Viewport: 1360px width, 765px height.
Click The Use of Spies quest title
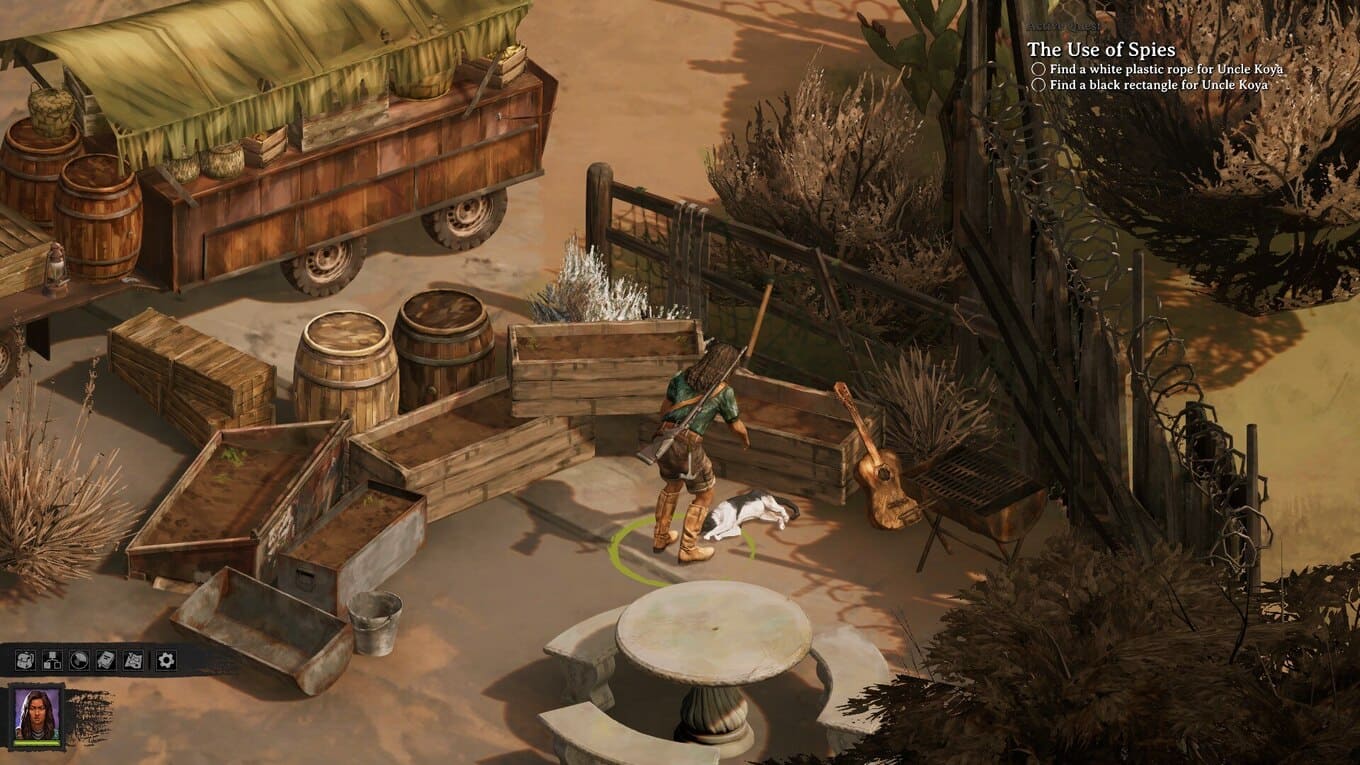(1101, 49)
